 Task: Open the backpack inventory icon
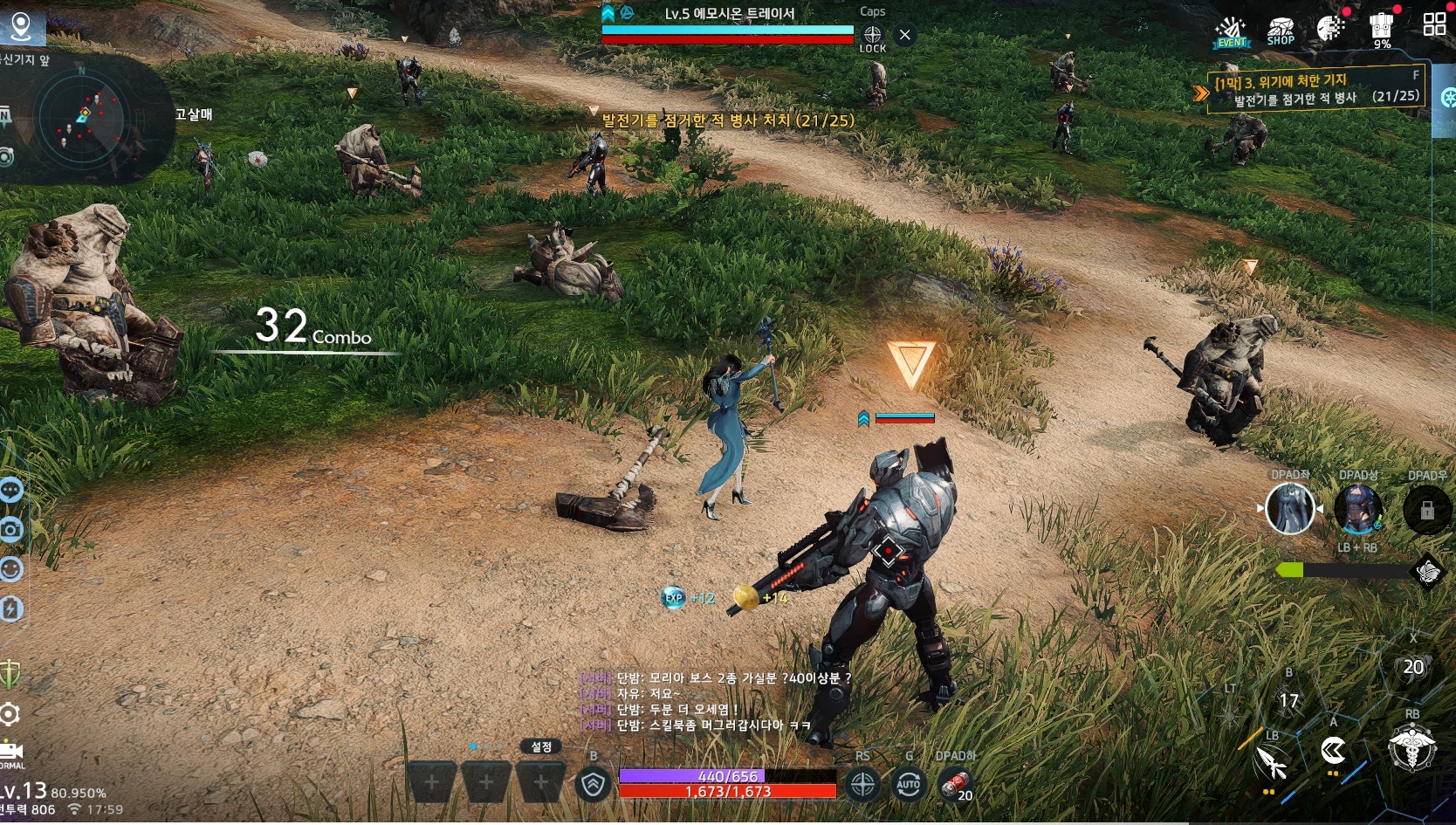1381,30
